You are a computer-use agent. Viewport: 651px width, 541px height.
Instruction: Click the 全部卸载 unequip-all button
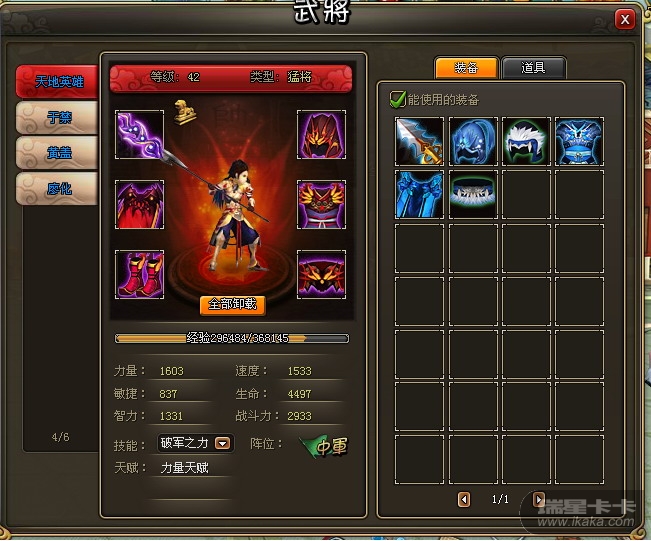[232, 304]
